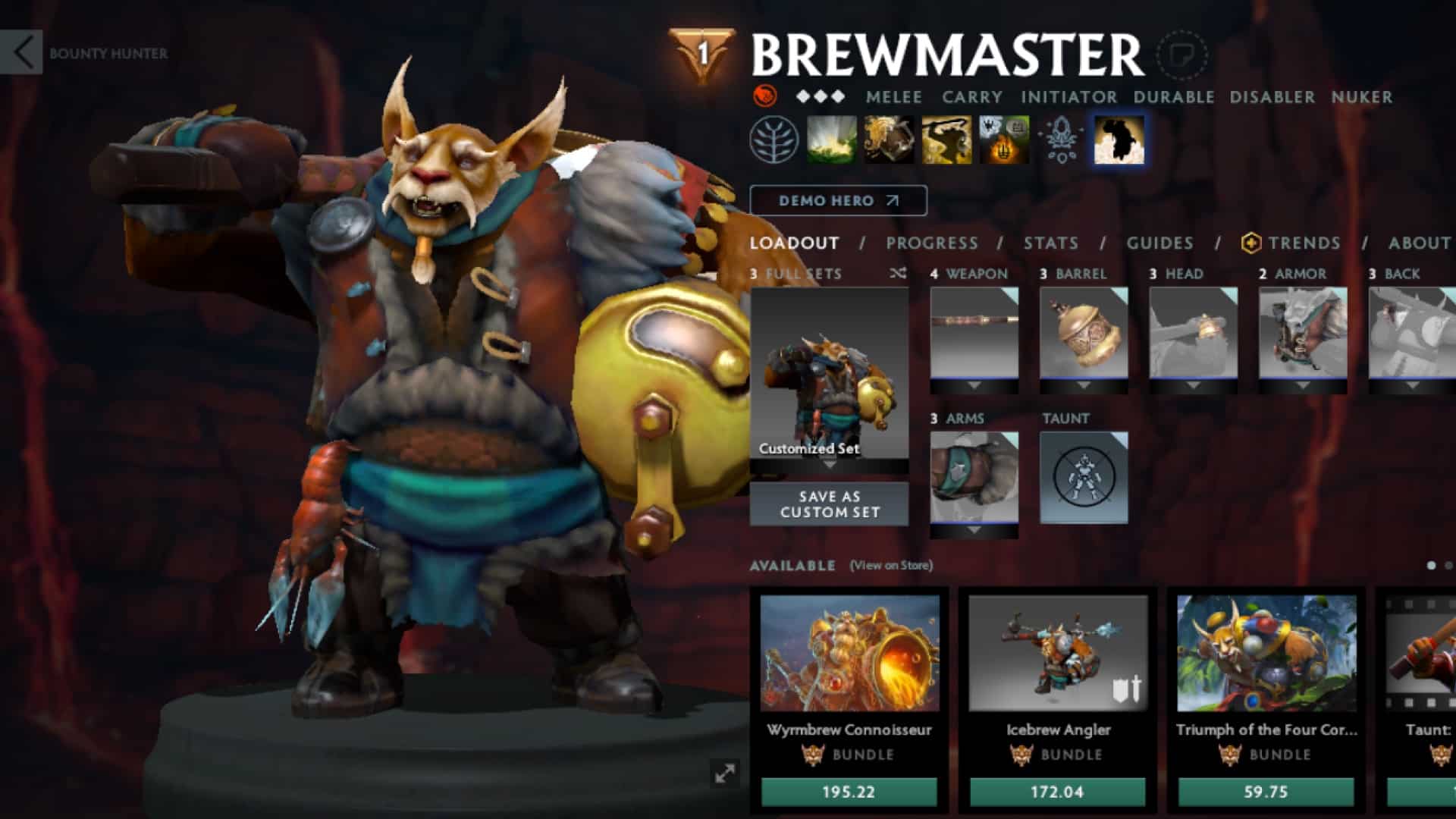Screen dimensions: 1456x819
Task: Switch to the Stats tab
Action: (x=1050, y=243)
